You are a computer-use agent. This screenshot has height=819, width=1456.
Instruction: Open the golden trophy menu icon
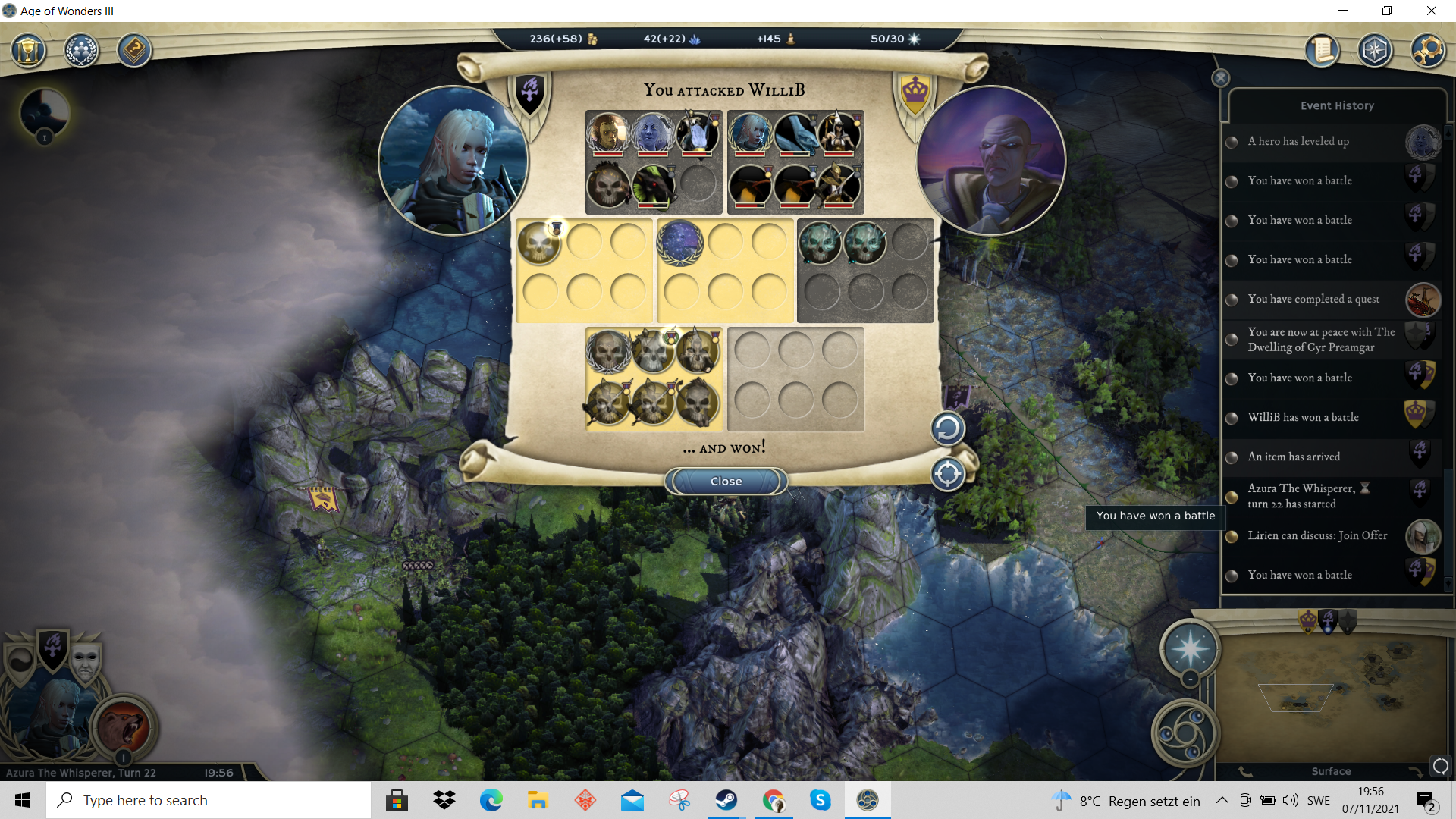click(x=28, y=51)
